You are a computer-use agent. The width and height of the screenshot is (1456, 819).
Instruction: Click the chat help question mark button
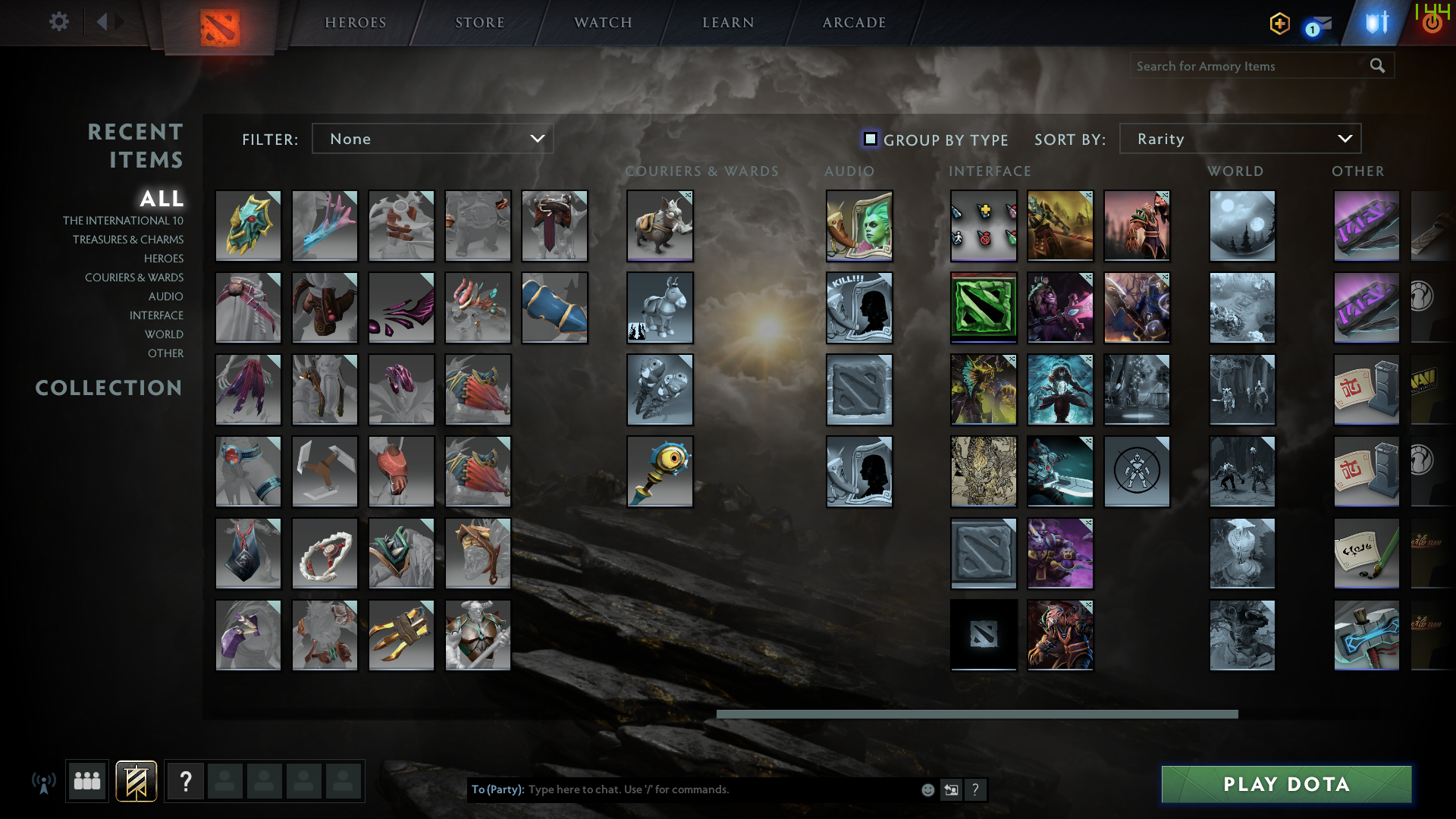pyautogui.click(x=975, y=789)
